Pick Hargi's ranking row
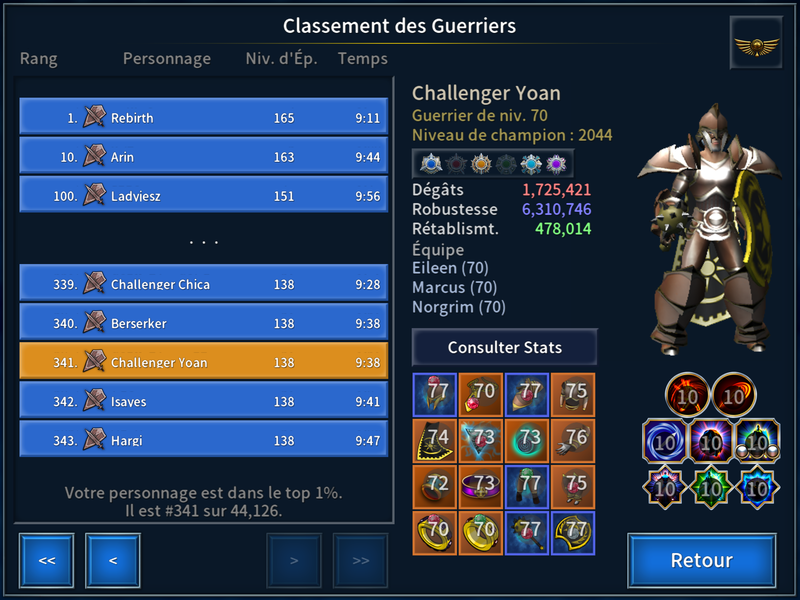This screenshot has width=800, height=600. [203, 440]
